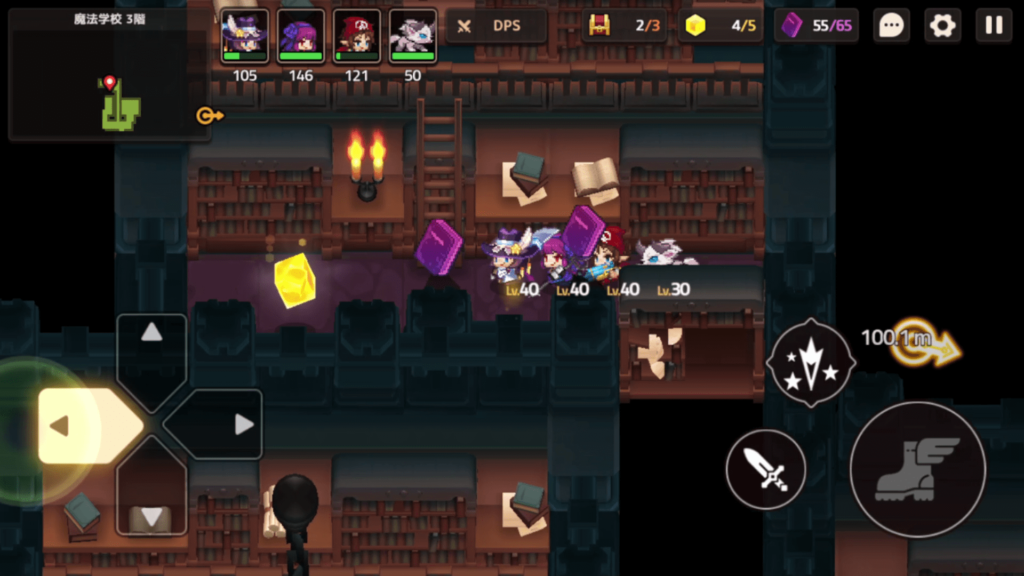Select the purple-haired hero portrait
Screen dimensions: 1024x576
tap(301, 37)
